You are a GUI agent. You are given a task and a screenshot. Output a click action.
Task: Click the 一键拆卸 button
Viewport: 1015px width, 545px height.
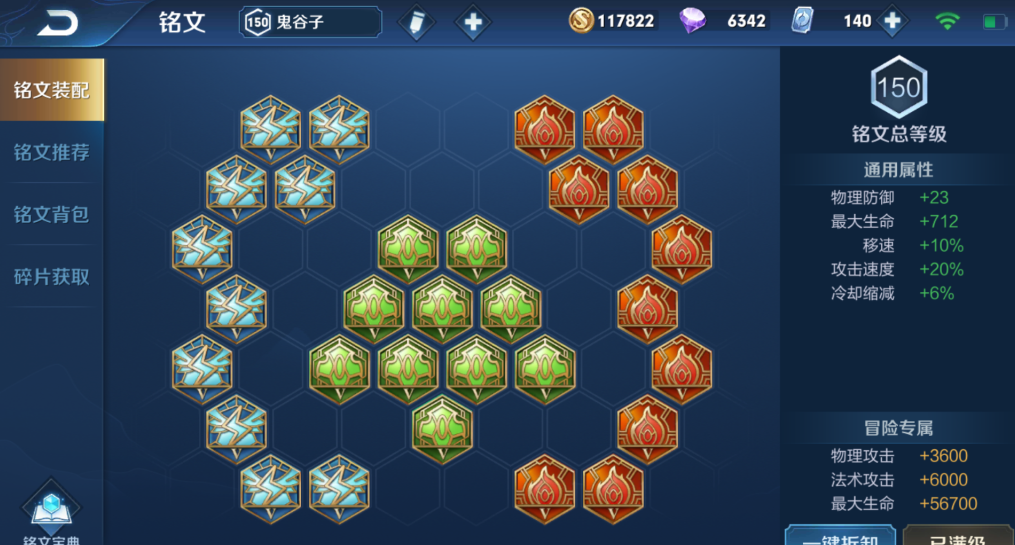pos(840,536)
